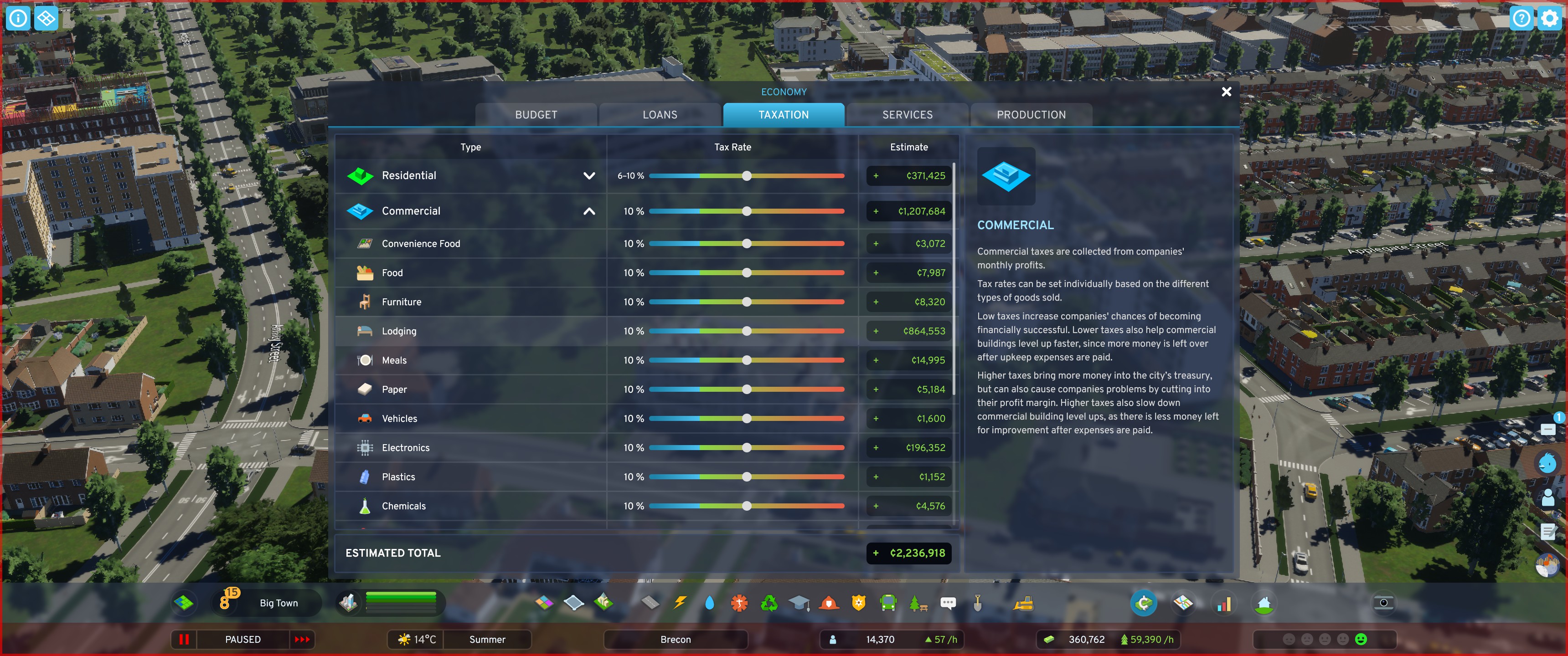Open the Water & Sewage menu

tap(709, 603)
